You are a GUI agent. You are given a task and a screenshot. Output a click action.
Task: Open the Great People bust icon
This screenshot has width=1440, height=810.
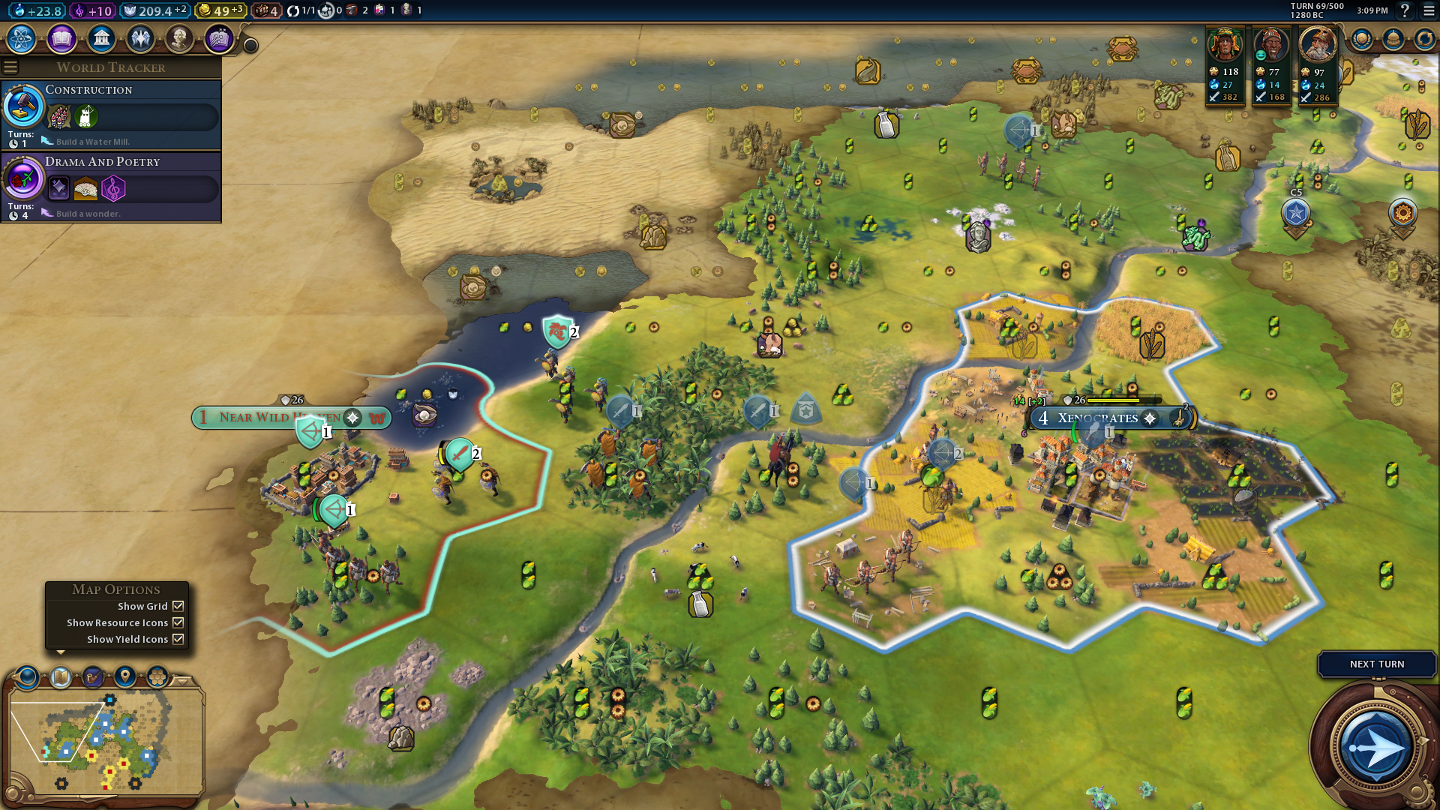(x=180, y=39)
